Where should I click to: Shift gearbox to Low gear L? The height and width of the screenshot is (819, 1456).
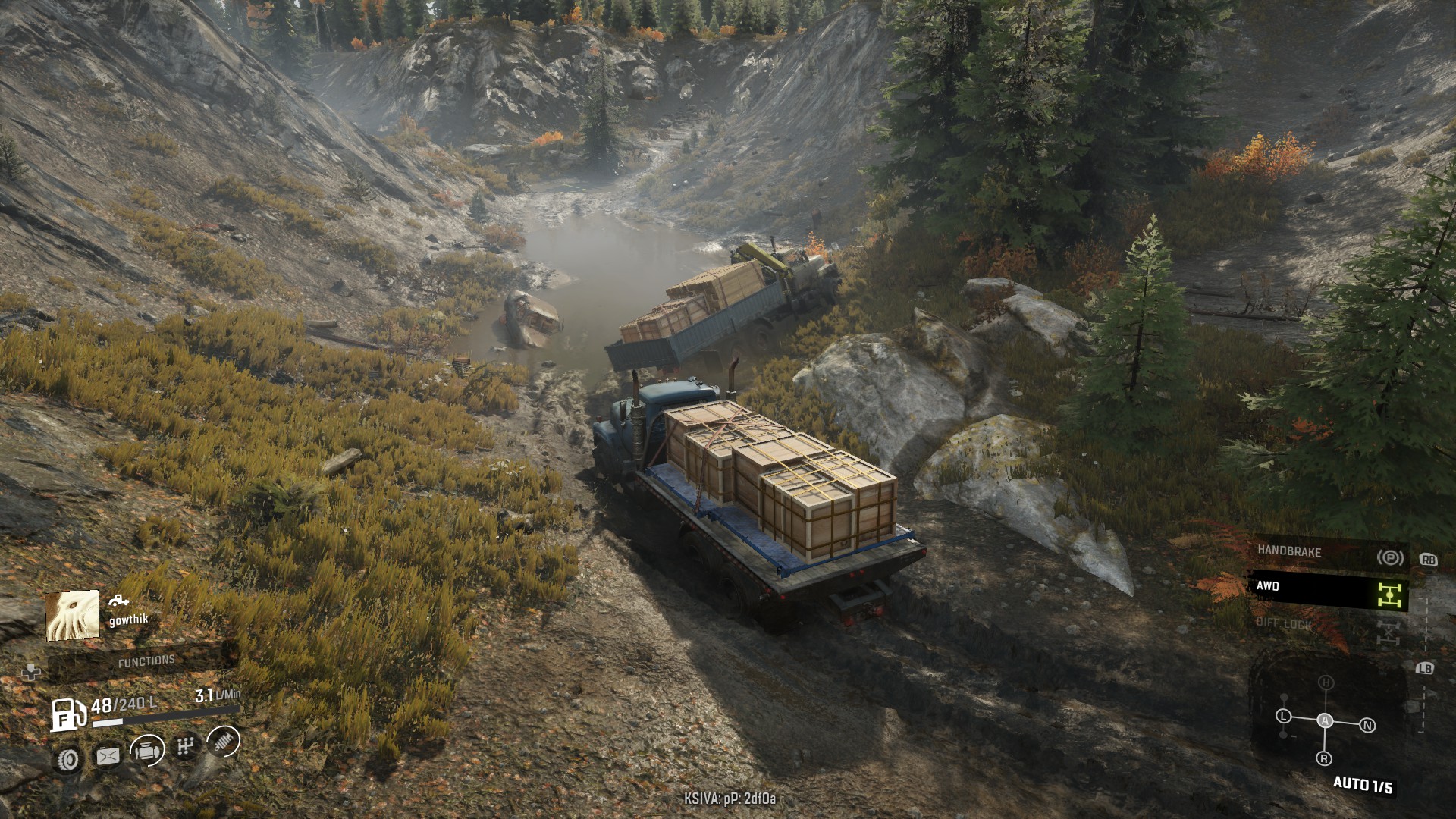tap(1283, 716)
